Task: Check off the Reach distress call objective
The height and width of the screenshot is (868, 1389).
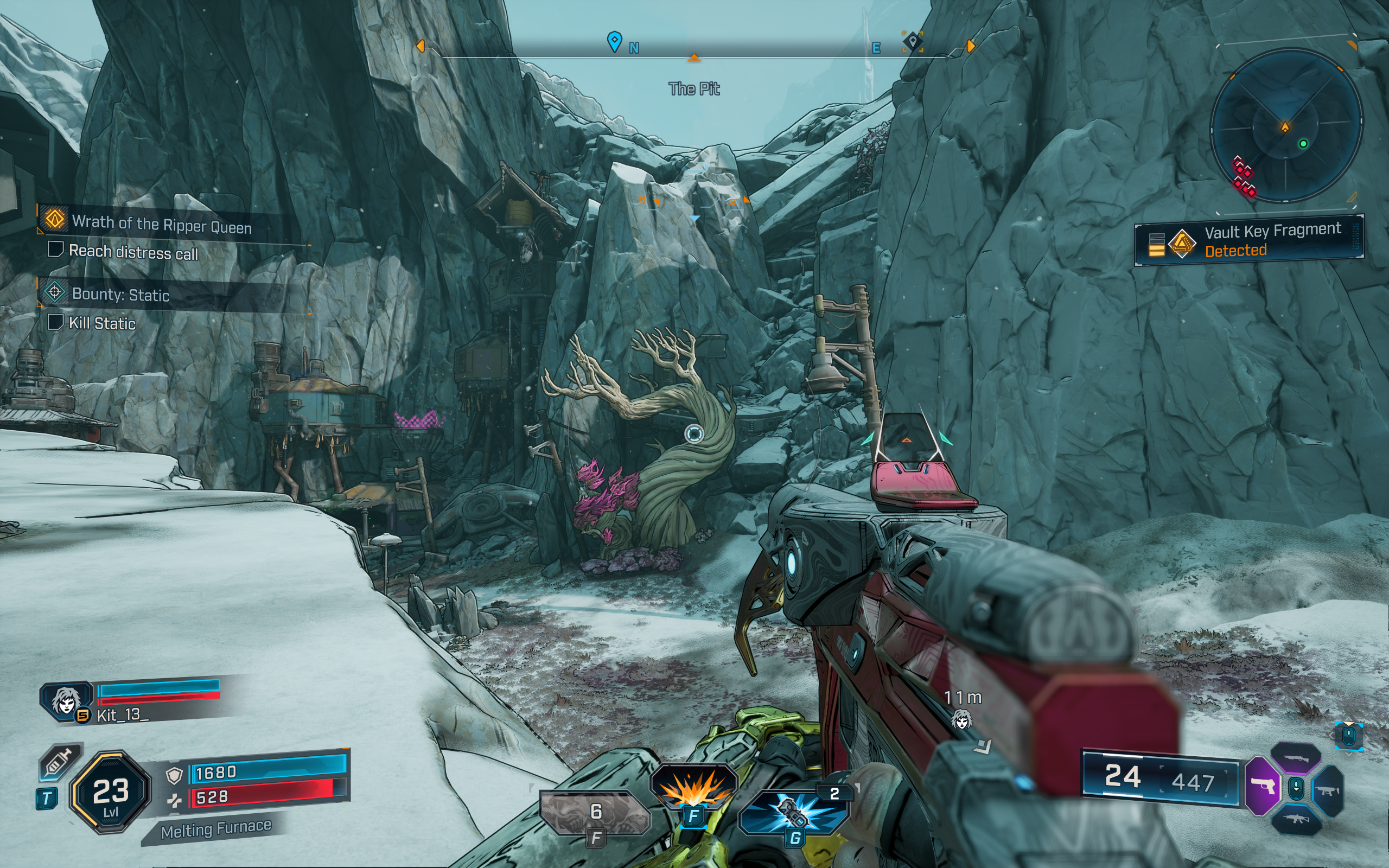Action: pyautogui.click(x=55, y=251)
